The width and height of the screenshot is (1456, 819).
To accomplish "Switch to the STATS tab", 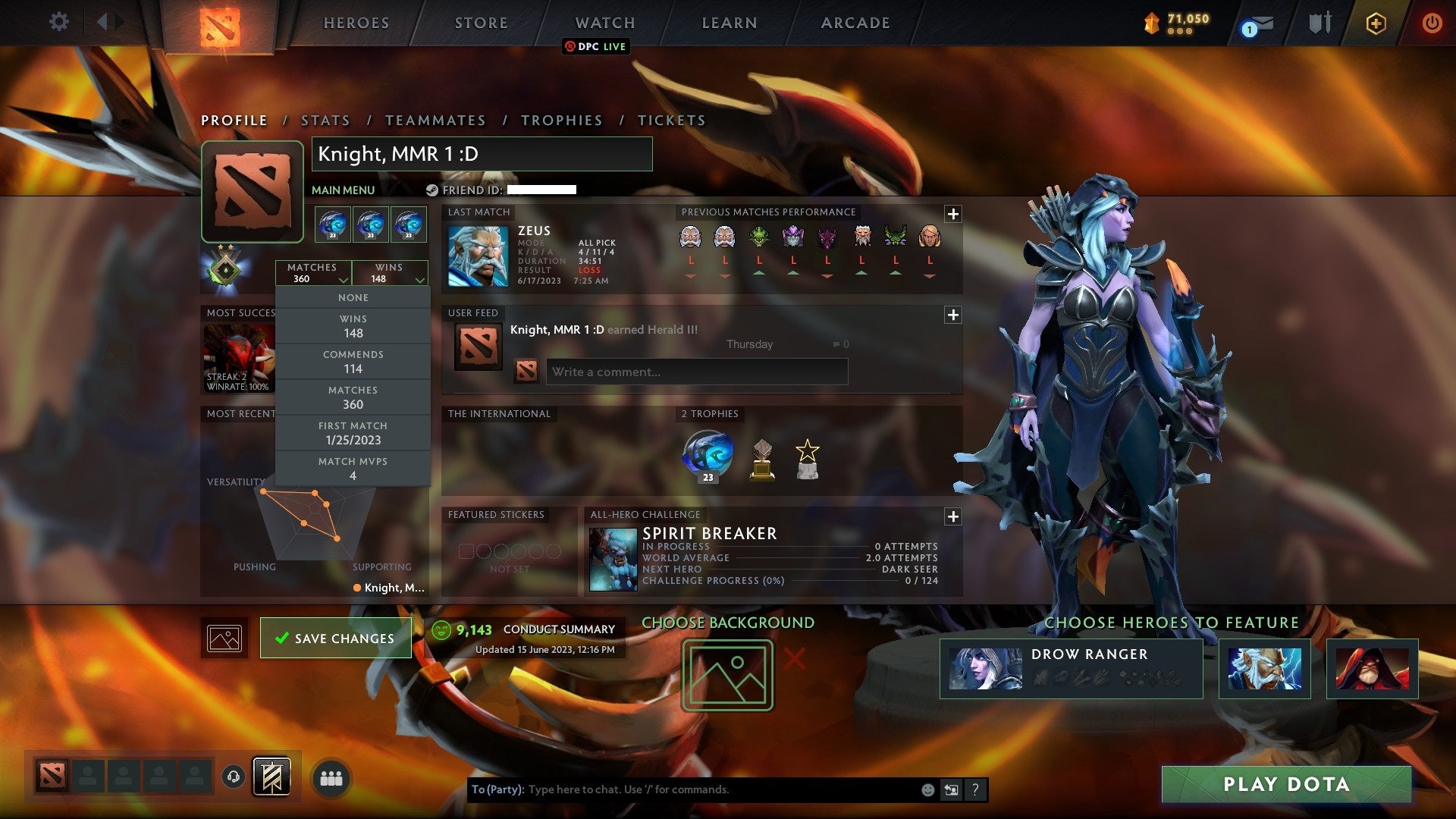I will 324,120.
